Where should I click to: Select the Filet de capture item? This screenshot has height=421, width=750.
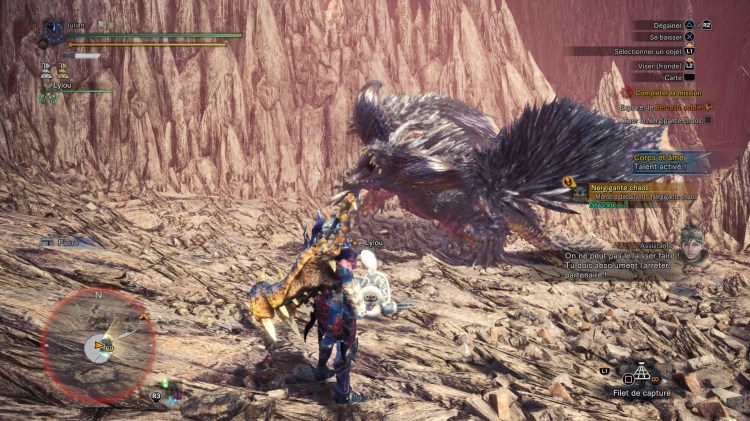pos(640,378)
